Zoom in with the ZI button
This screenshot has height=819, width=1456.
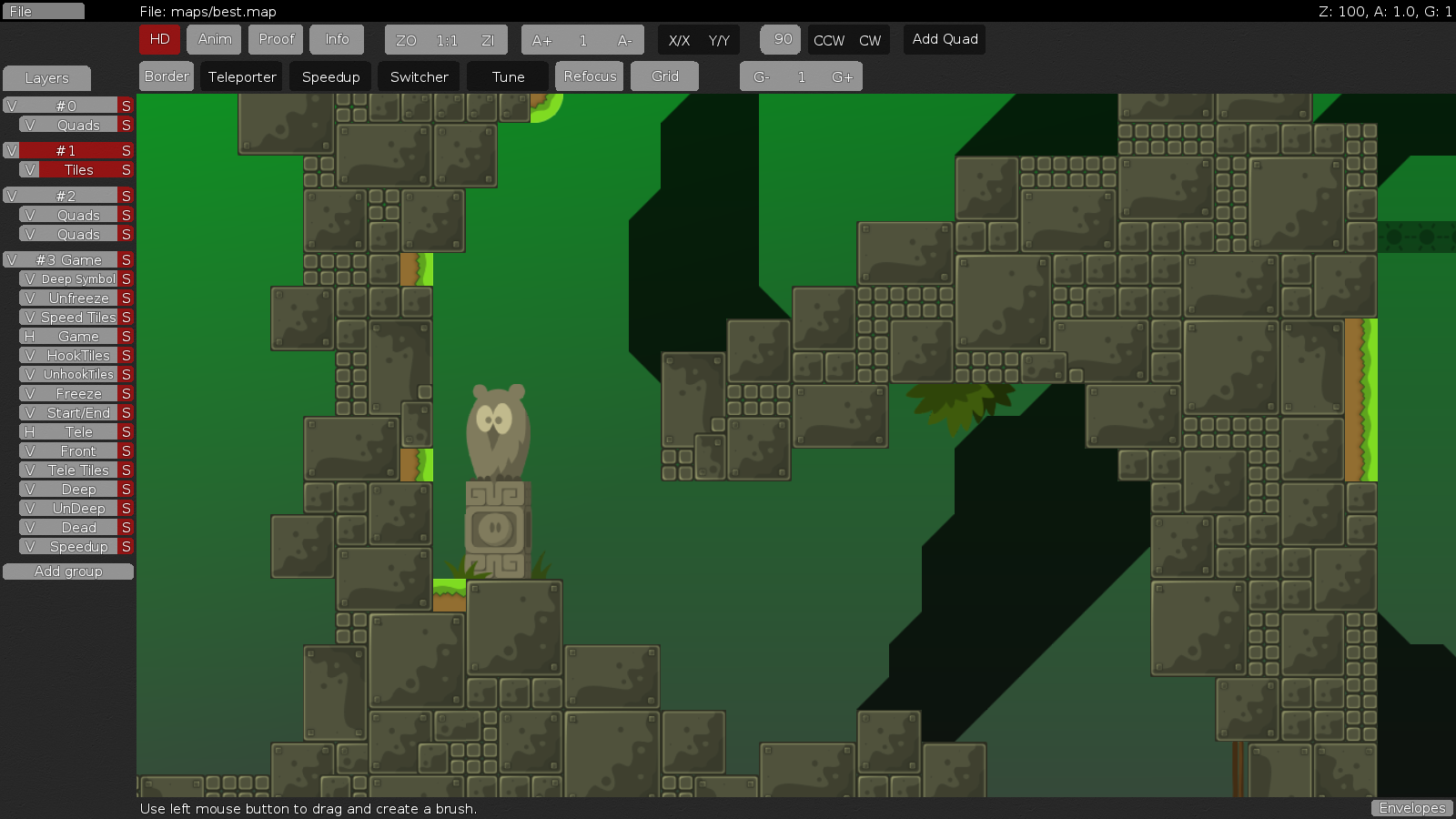pos(488,40)
